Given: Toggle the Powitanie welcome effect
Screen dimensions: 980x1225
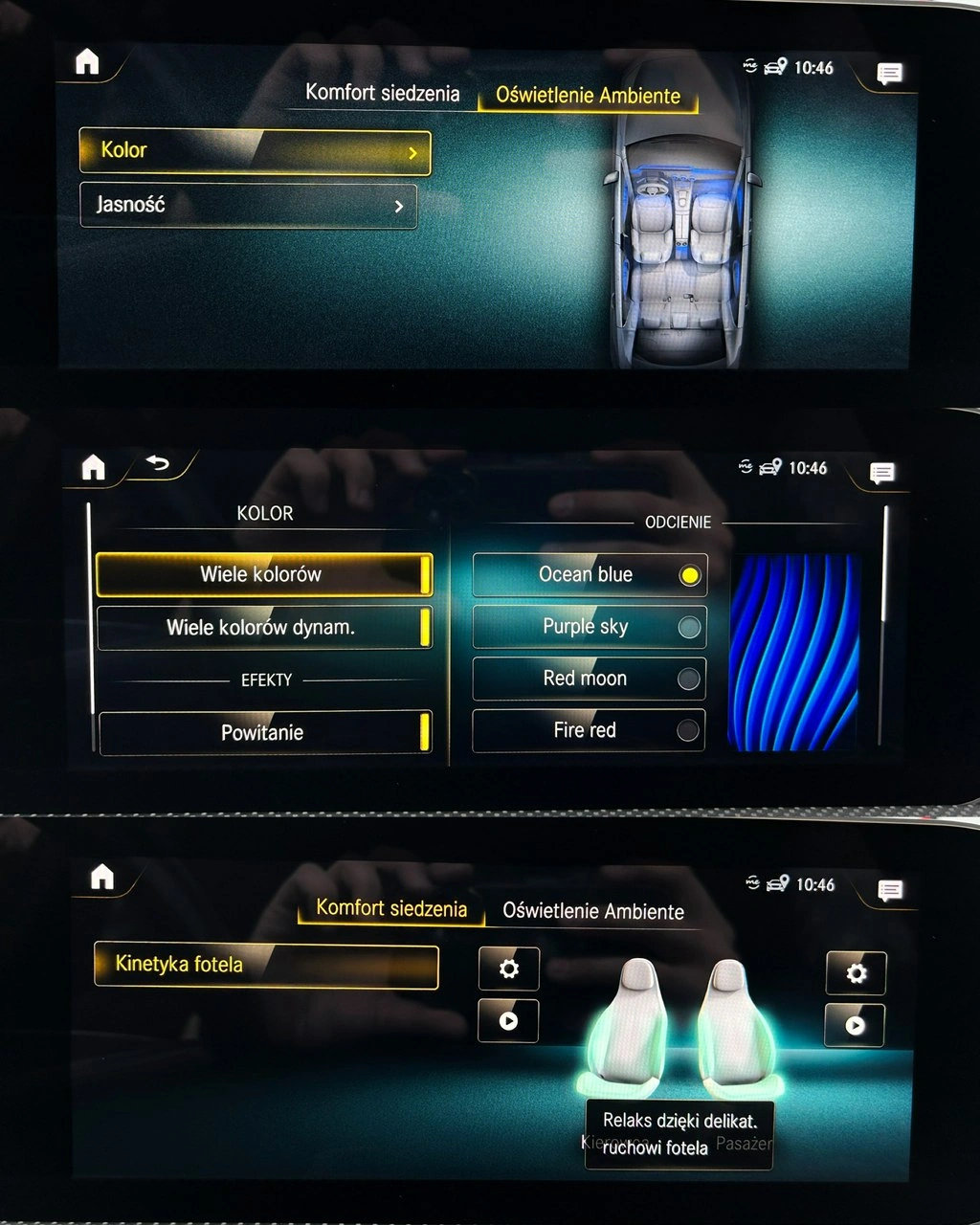Looking at the screenshot, I should [265, 732].
